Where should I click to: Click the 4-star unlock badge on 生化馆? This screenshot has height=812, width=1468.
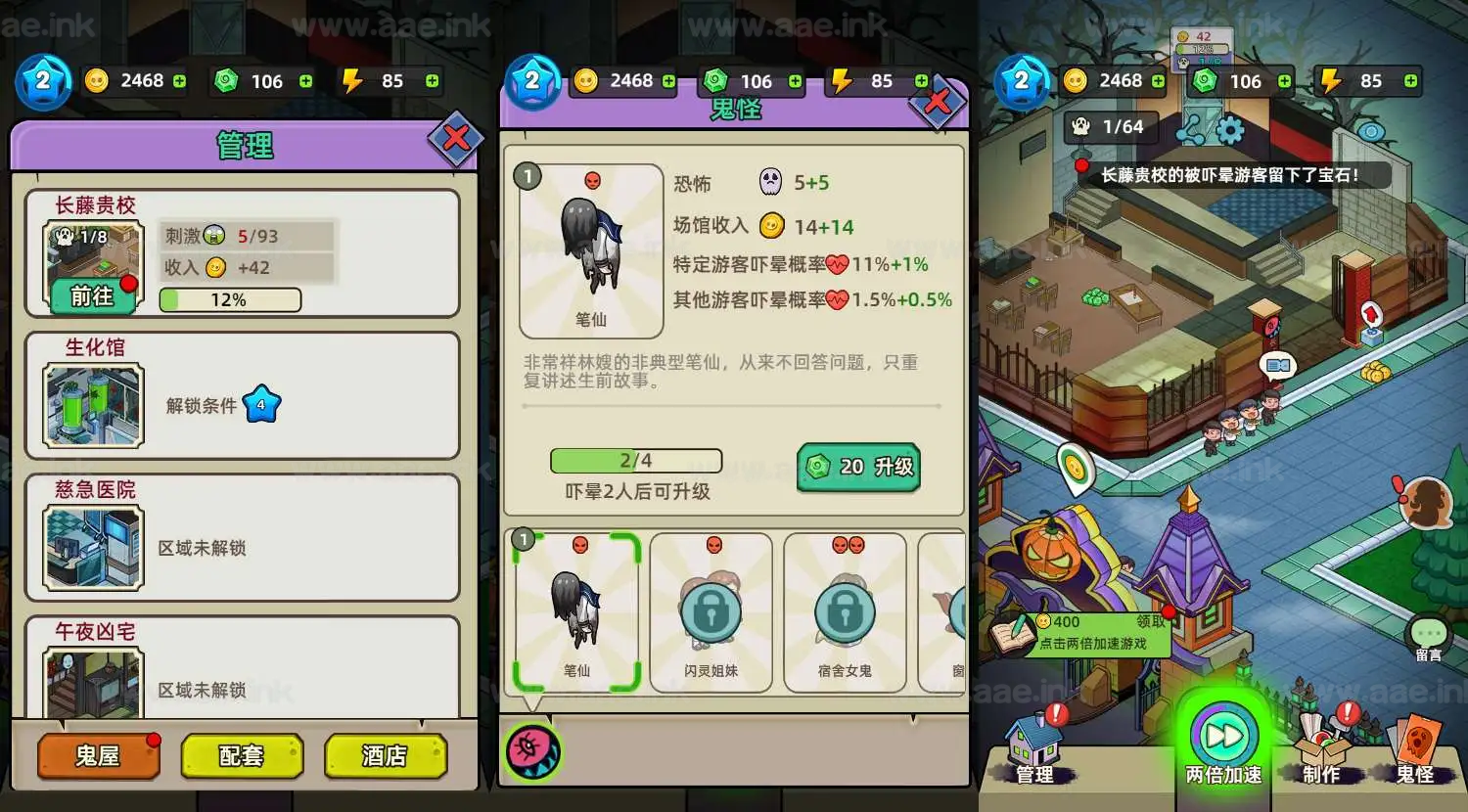[259, 402]
